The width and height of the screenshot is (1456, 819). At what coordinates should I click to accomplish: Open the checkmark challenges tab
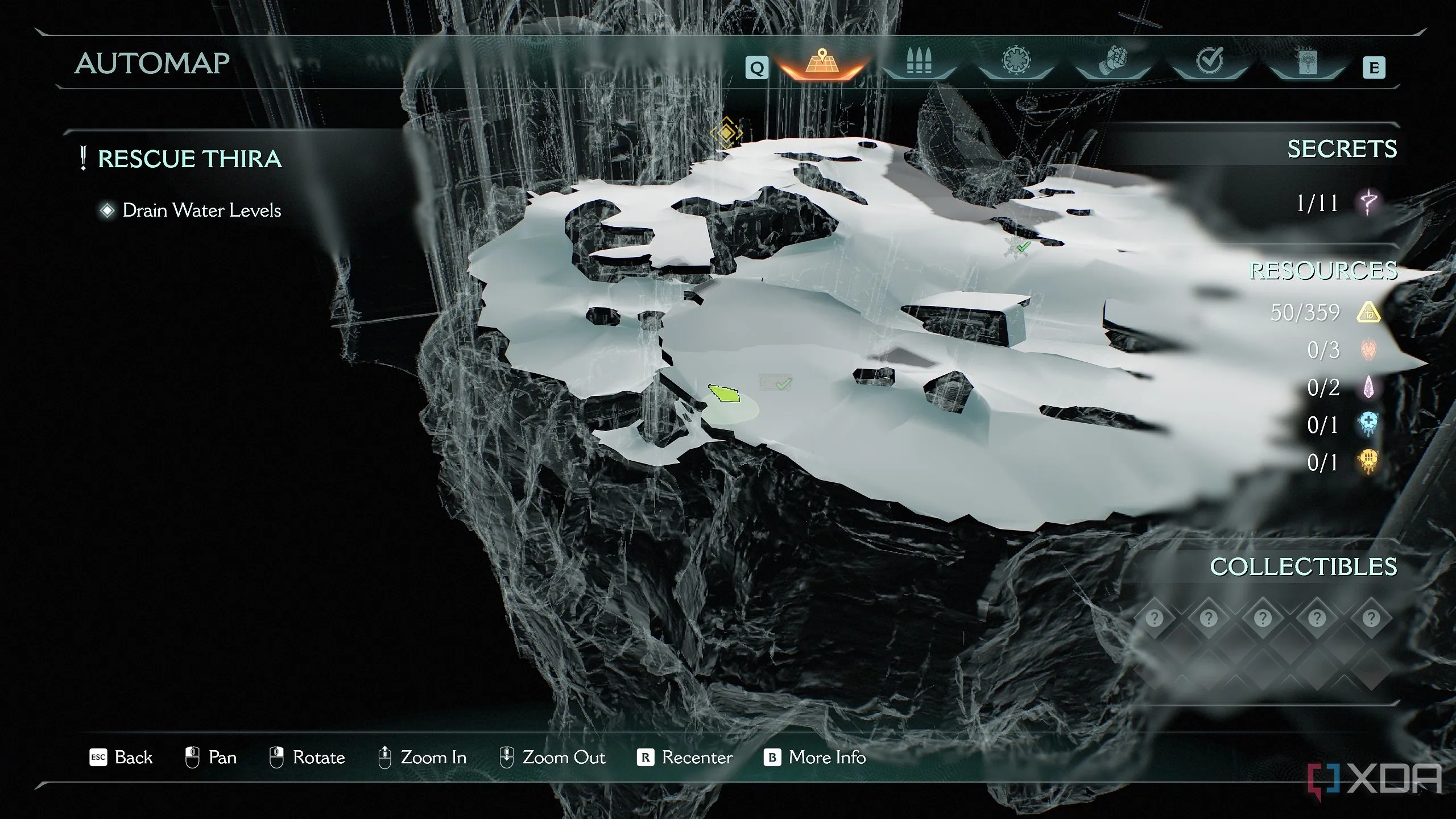[x=1210, y=63]
